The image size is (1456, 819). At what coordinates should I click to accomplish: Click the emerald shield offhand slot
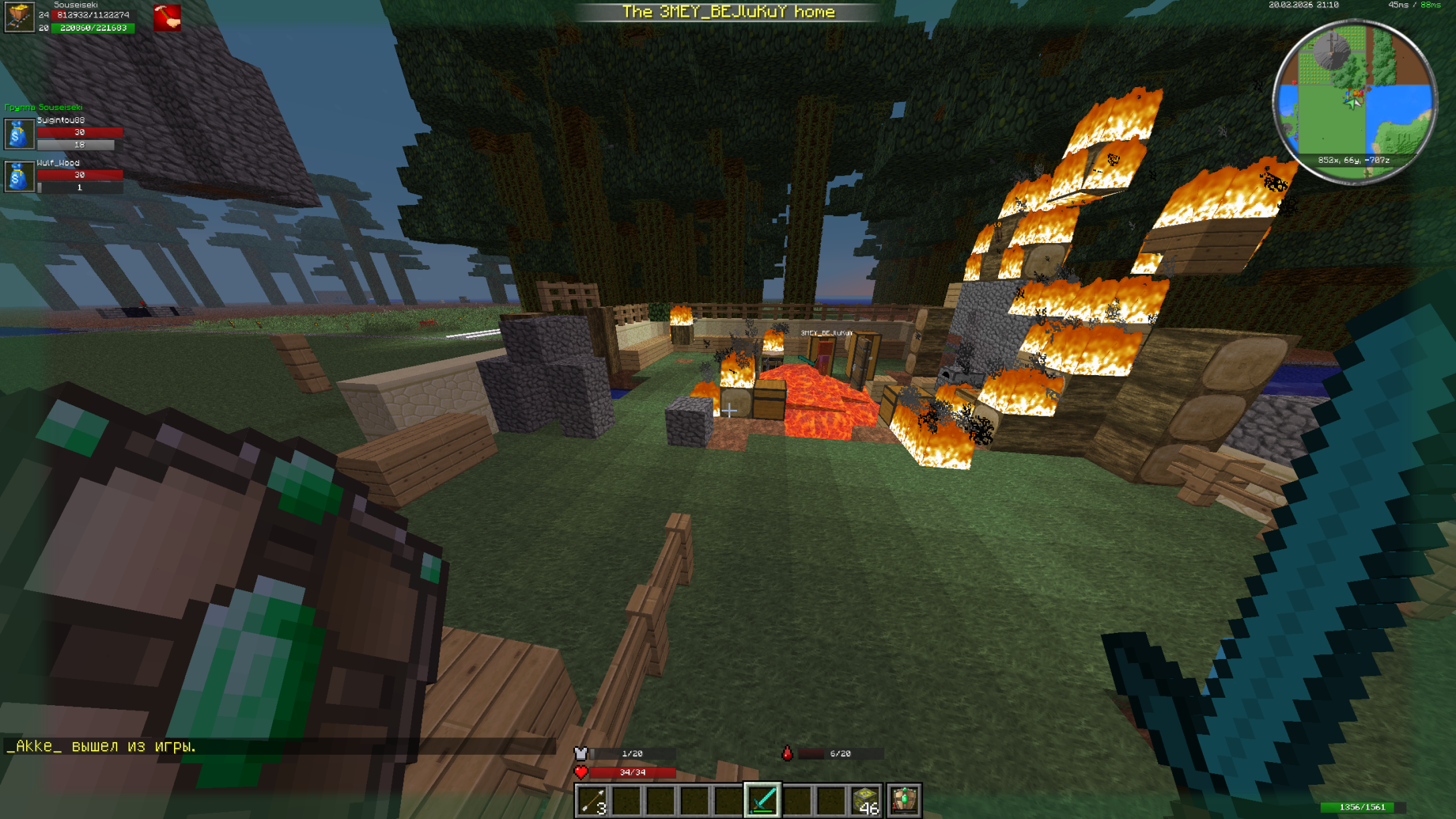click(904, 800)
